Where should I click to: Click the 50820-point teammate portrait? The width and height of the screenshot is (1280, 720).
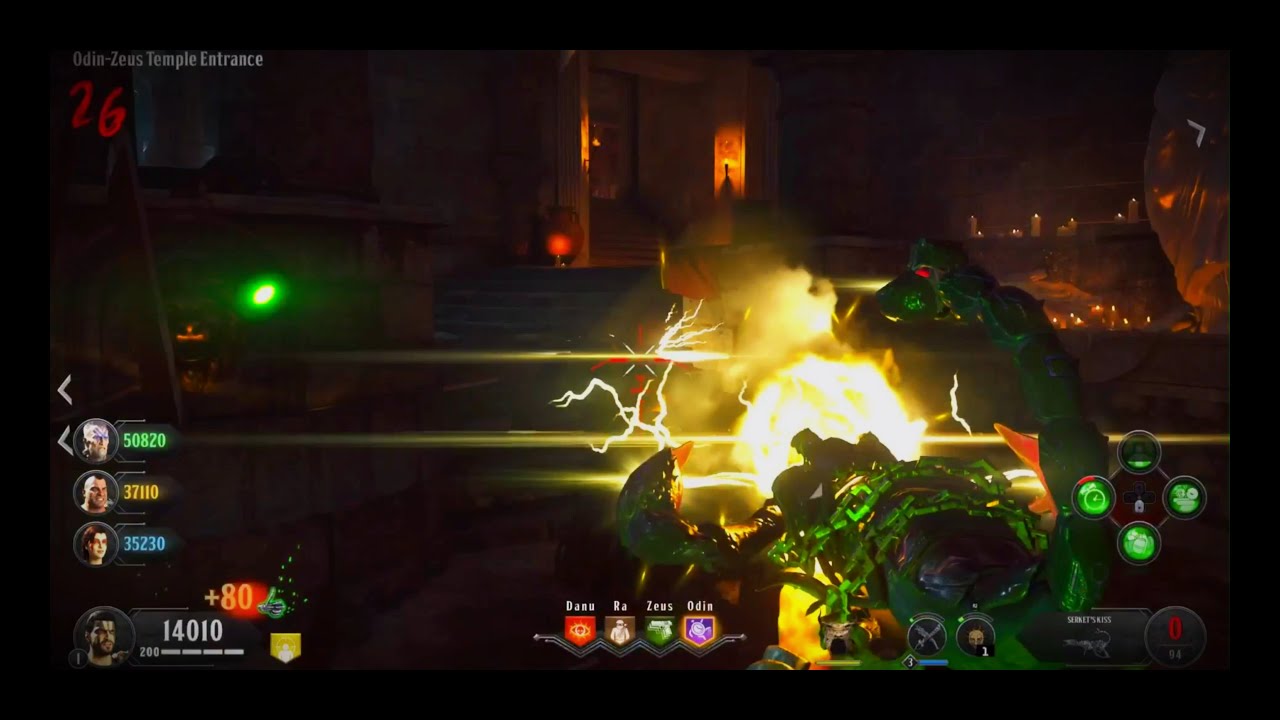coord(96,440)
